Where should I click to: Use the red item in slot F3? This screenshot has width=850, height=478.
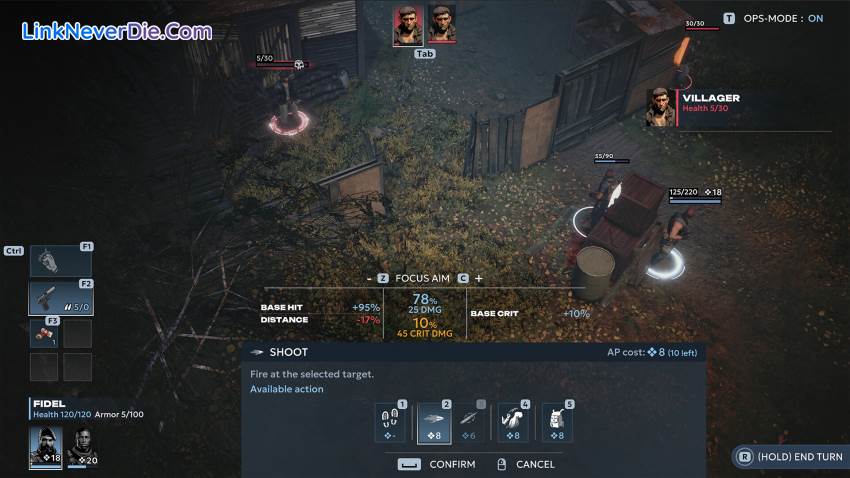(x=45, y=333)
